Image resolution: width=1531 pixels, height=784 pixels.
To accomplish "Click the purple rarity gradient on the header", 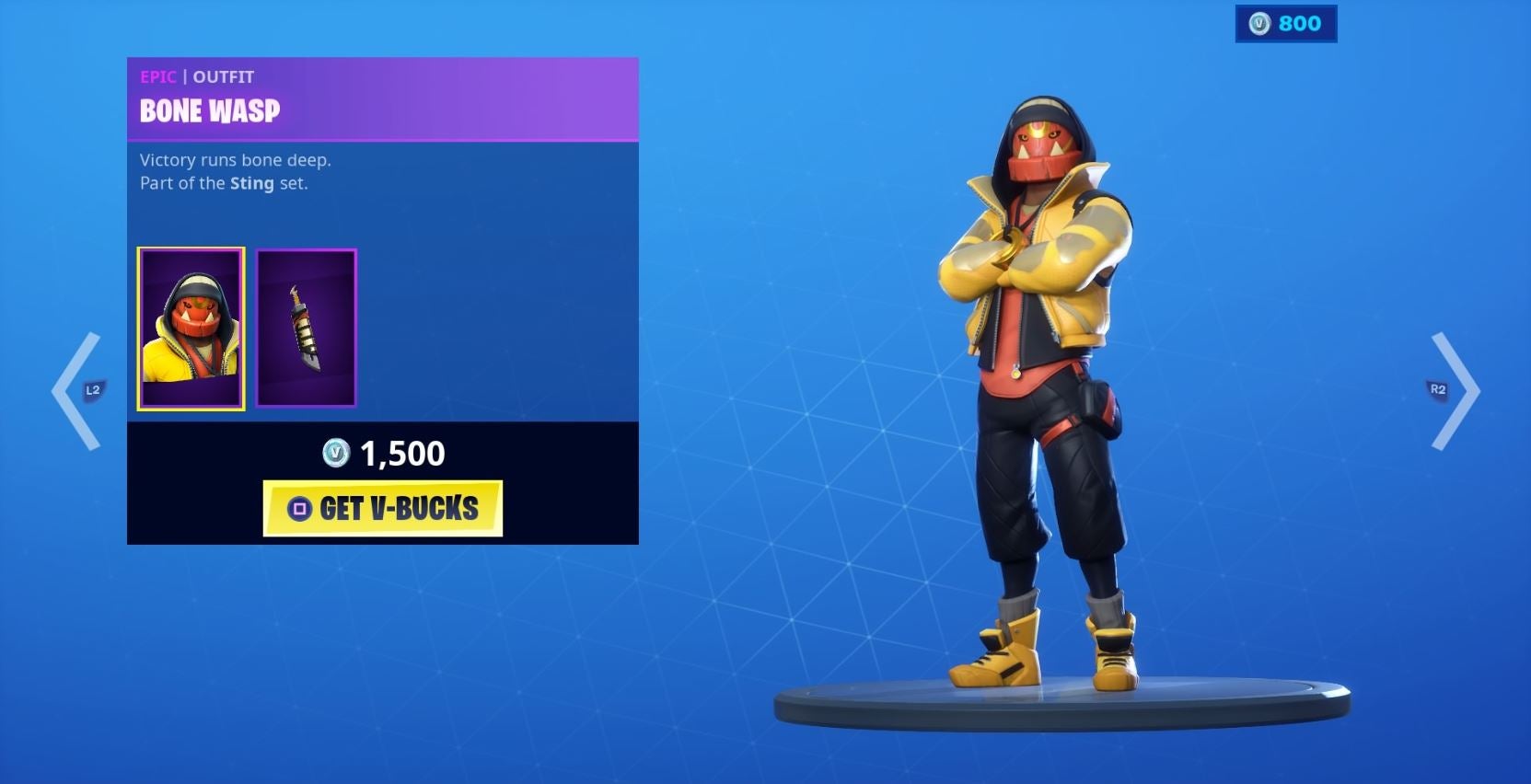I will click(506, 97).
